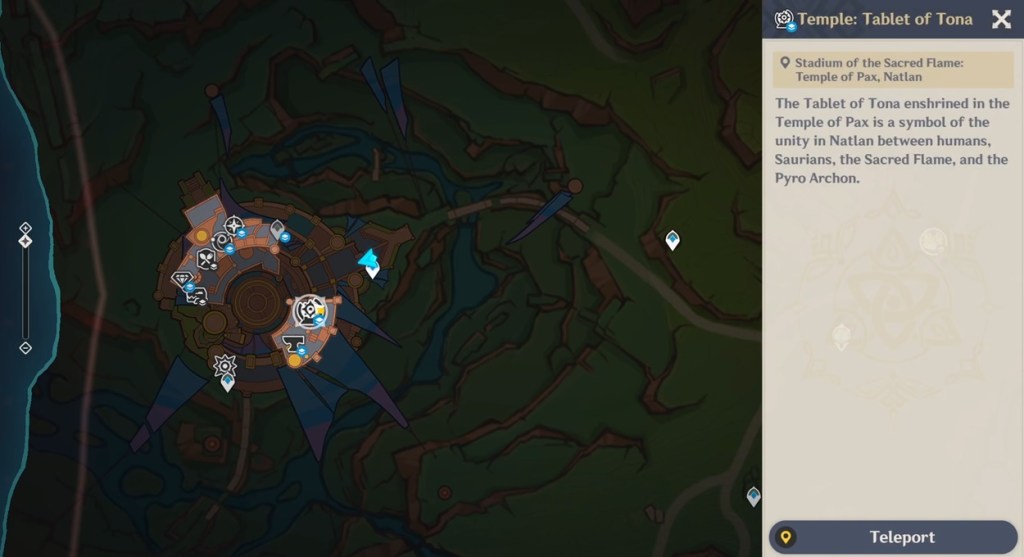Select the spiky sun emblem marker
The image size is (1024, 557).
(x=225, y=364)
